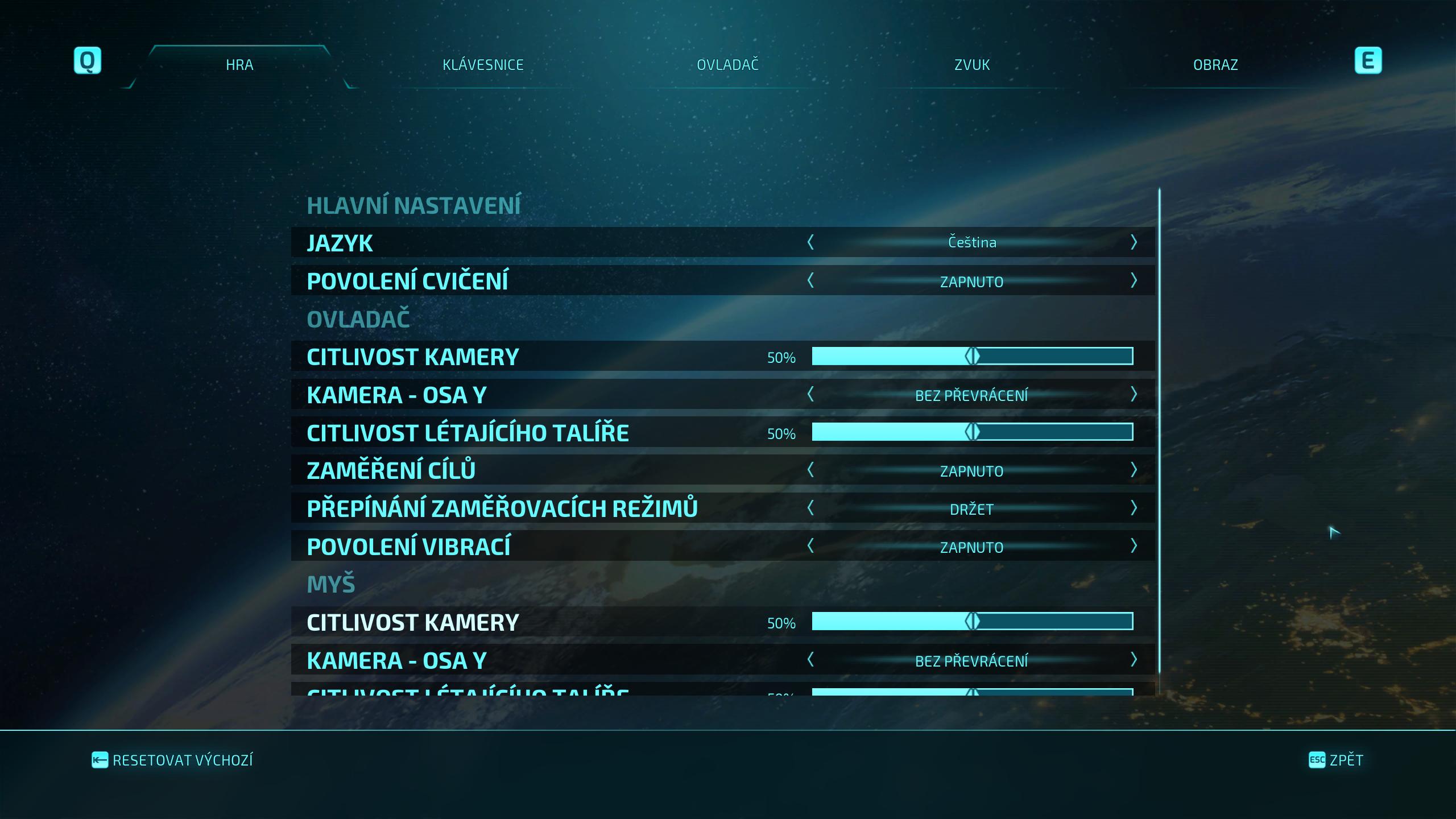1456x819 pixels.
Task: Select previous language with JAZYK left arrow
Action: click(810, 242)
